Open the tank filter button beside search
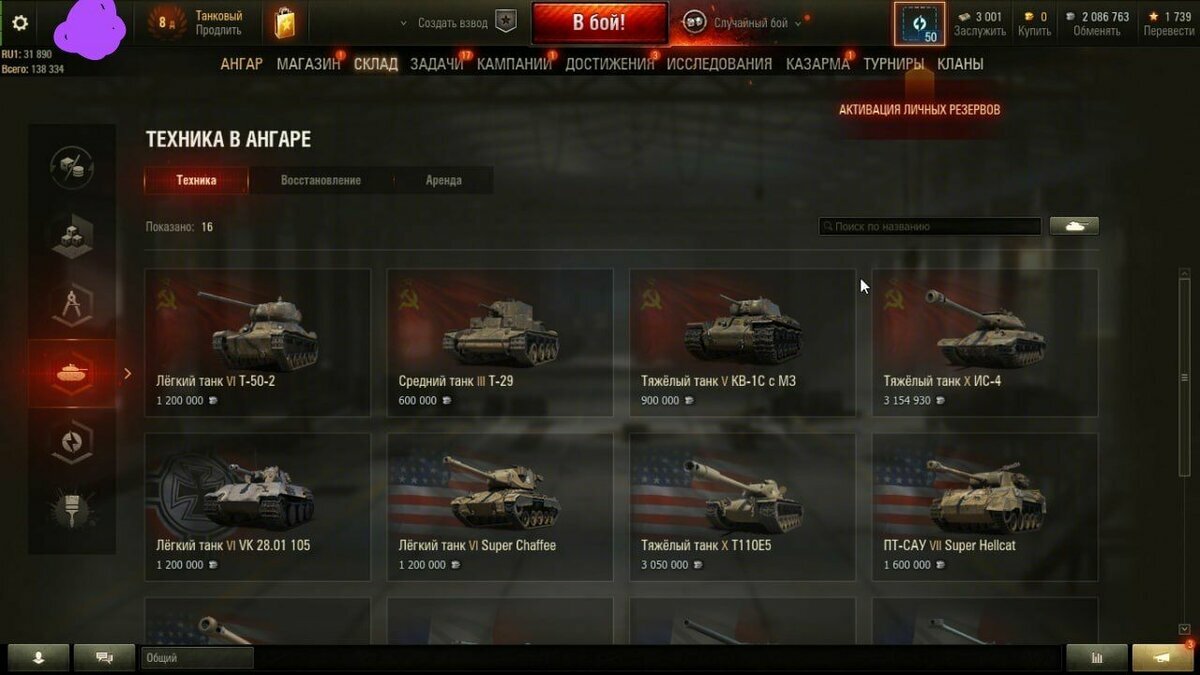 point(1074,227)
